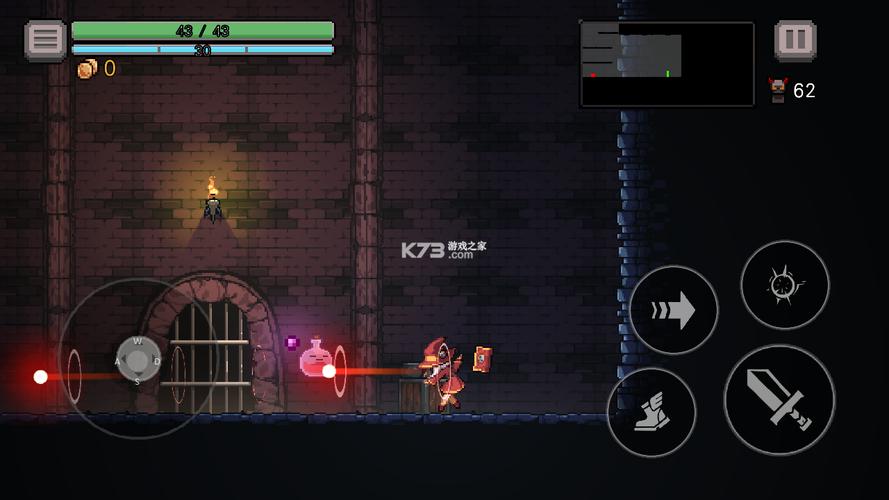Viewport: 889px width, 500px height.
Task: Use the spiky burst skill button
Action: tap(784, 285)
